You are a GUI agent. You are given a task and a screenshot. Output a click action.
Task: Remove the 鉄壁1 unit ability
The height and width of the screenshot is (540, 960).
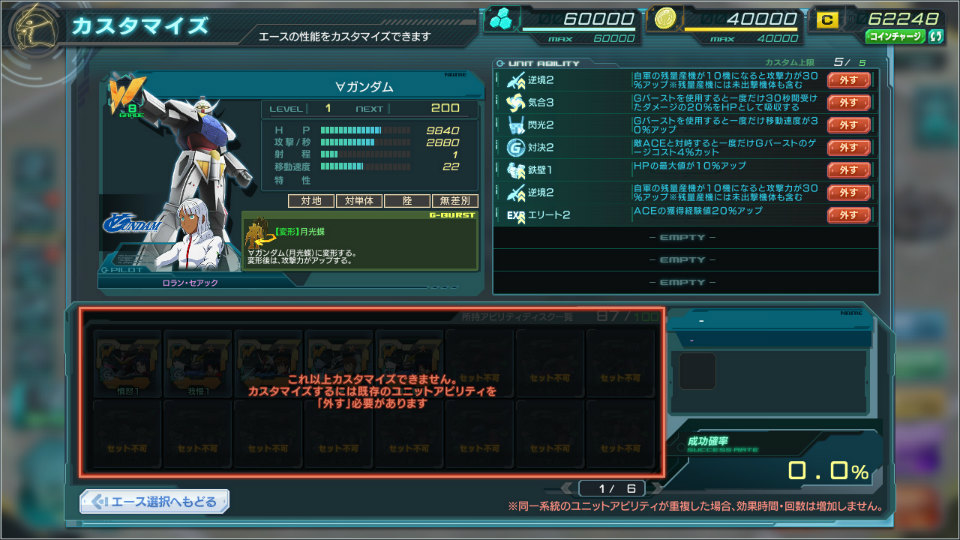tap(848, 170)
